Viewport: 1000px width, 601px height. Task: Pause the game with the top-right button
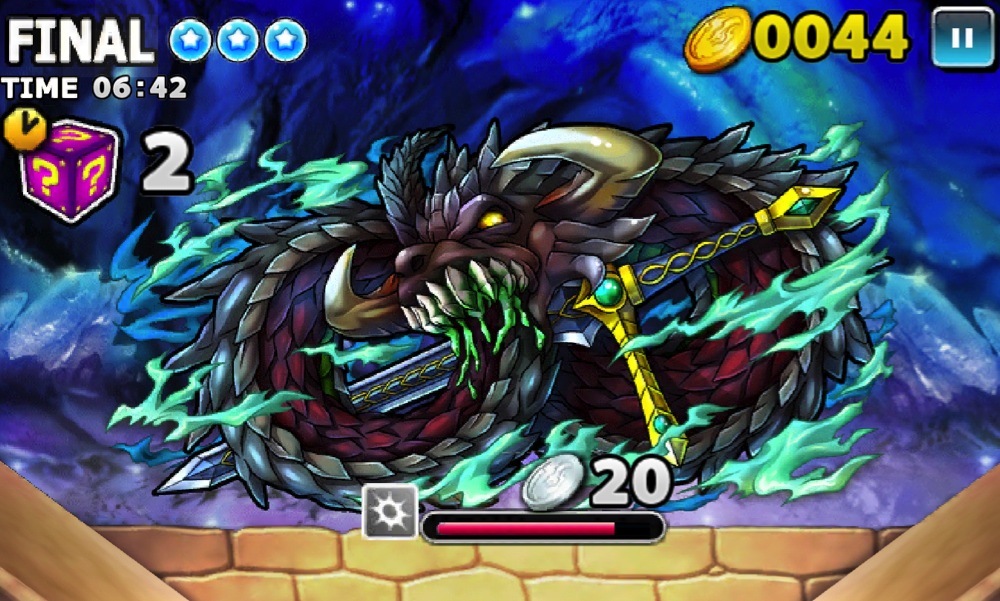[x=961, y=38]
